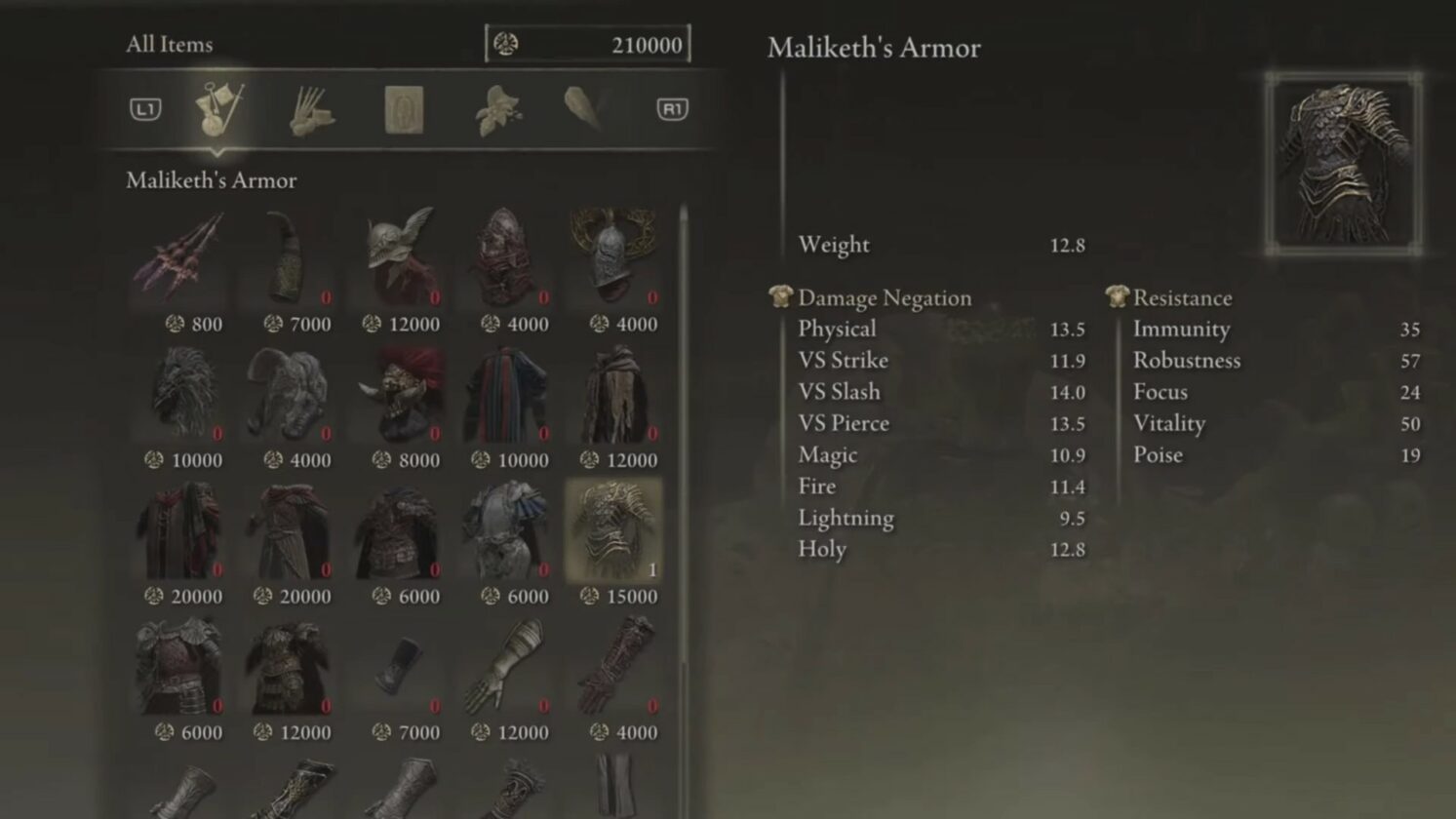Select the grey elephant-like helm costing 4000
1456x819 pixels.
289,394
